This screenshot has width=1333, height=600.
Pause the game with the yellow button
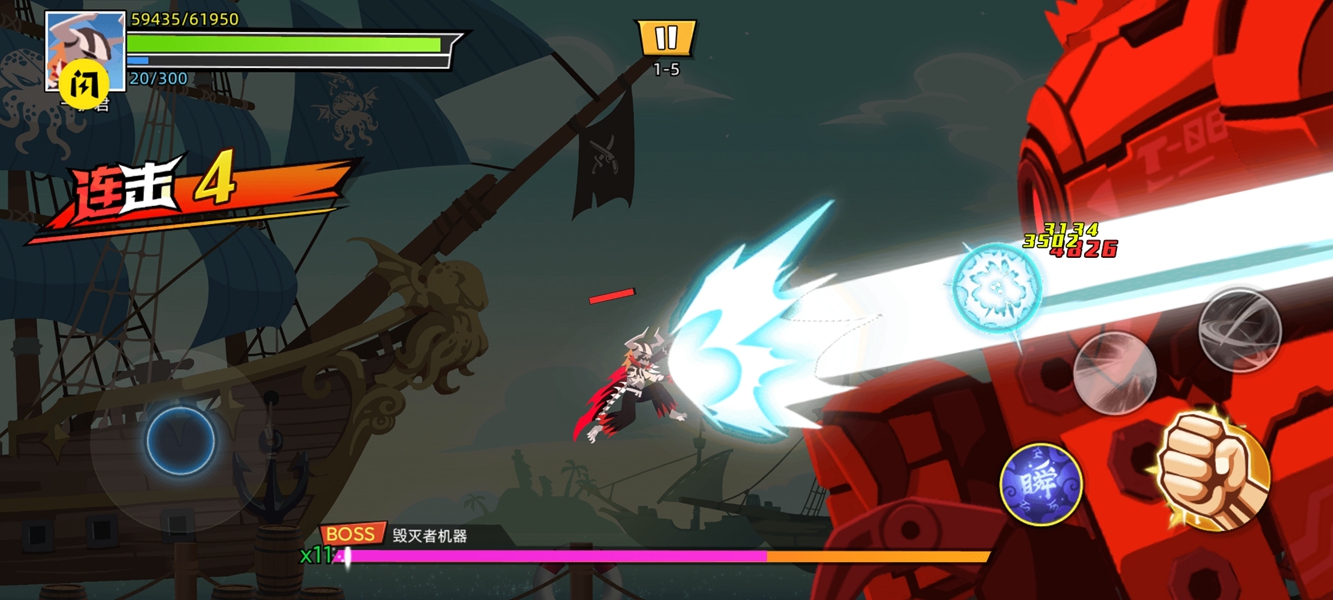[666, 39]
